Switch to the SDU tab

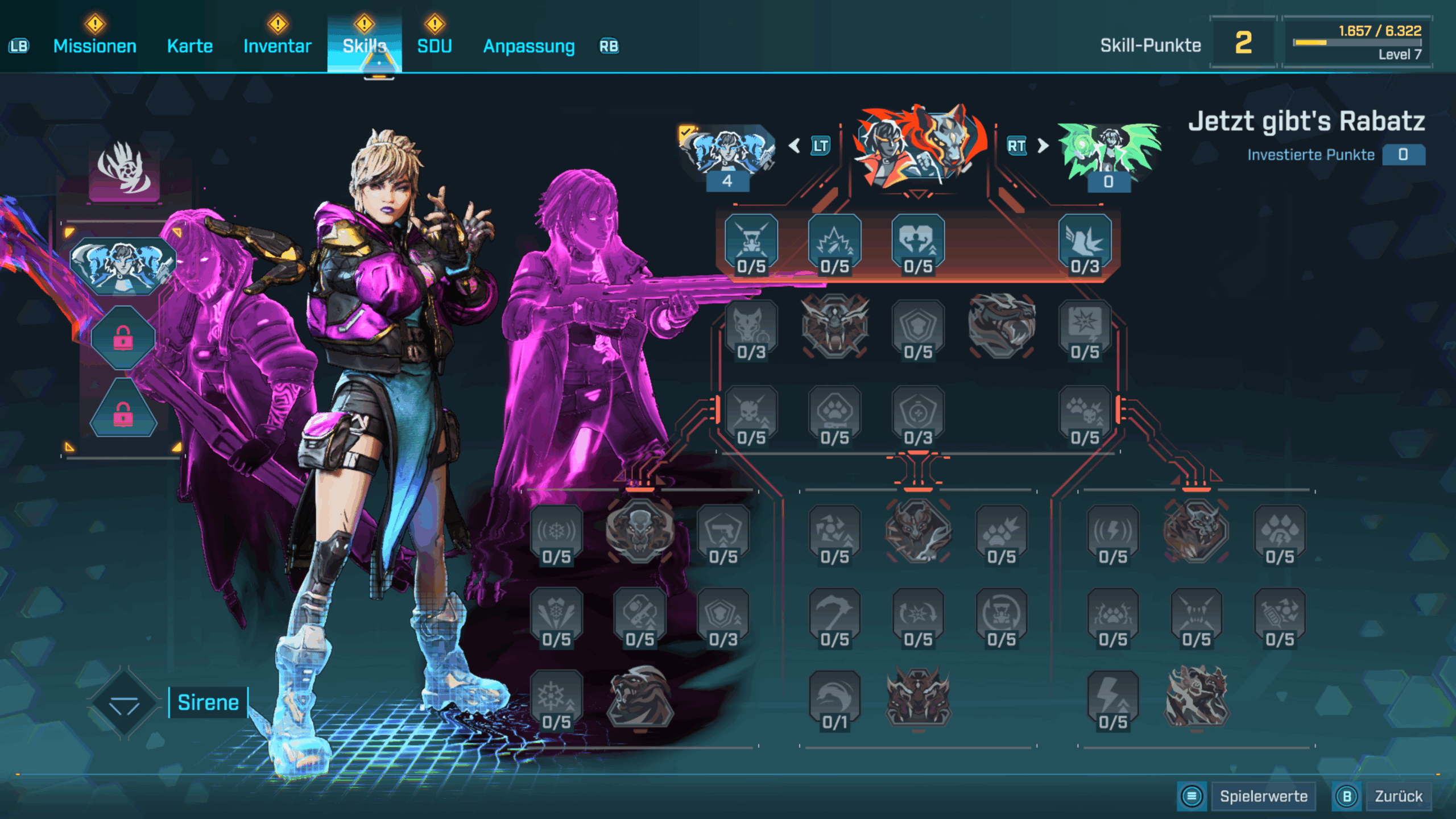tap(435, 46)
